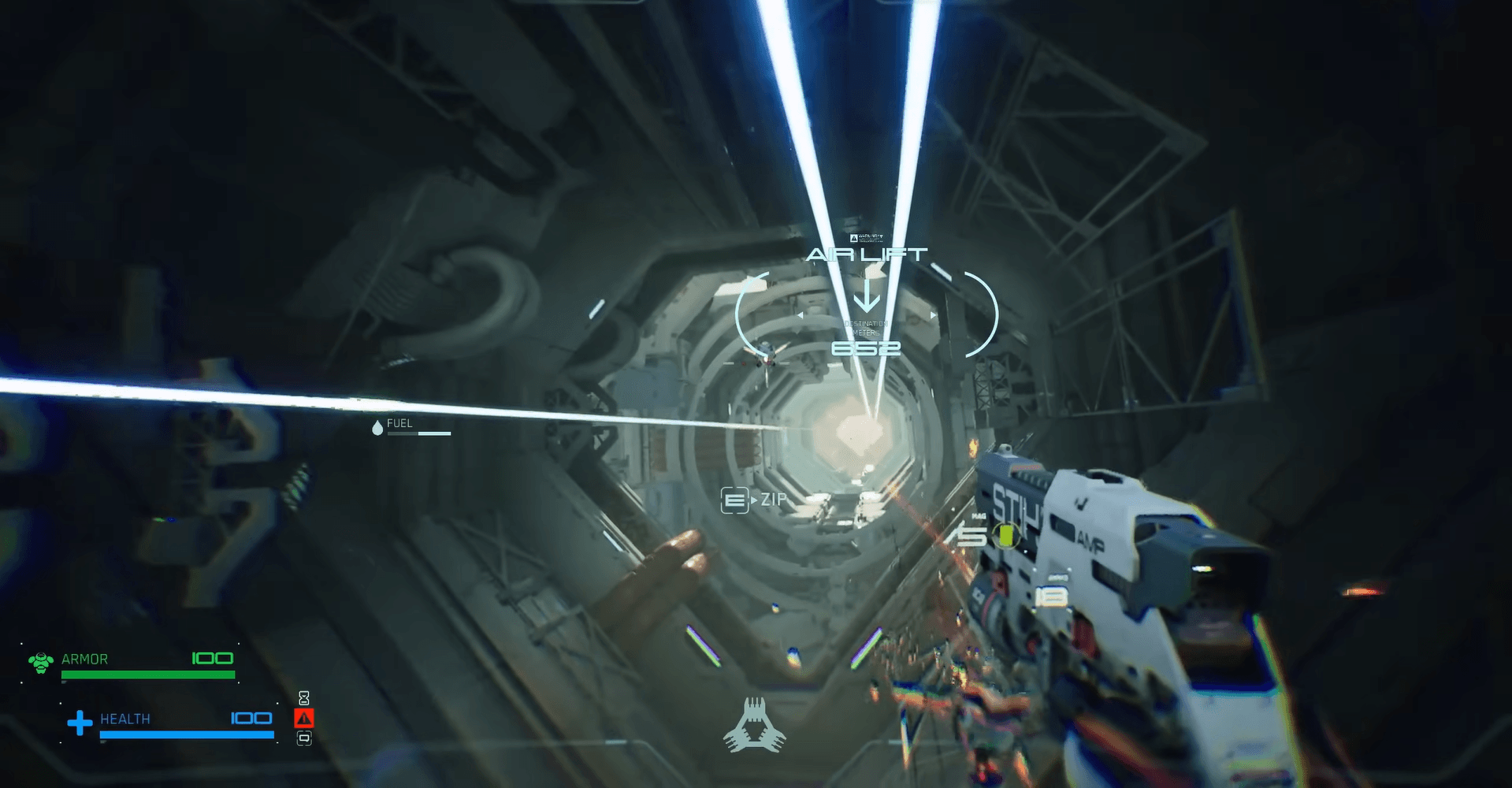Click the fuel droplet icon
The width and height of the screenshot is (1512, 788).
[x=377, y=427]
